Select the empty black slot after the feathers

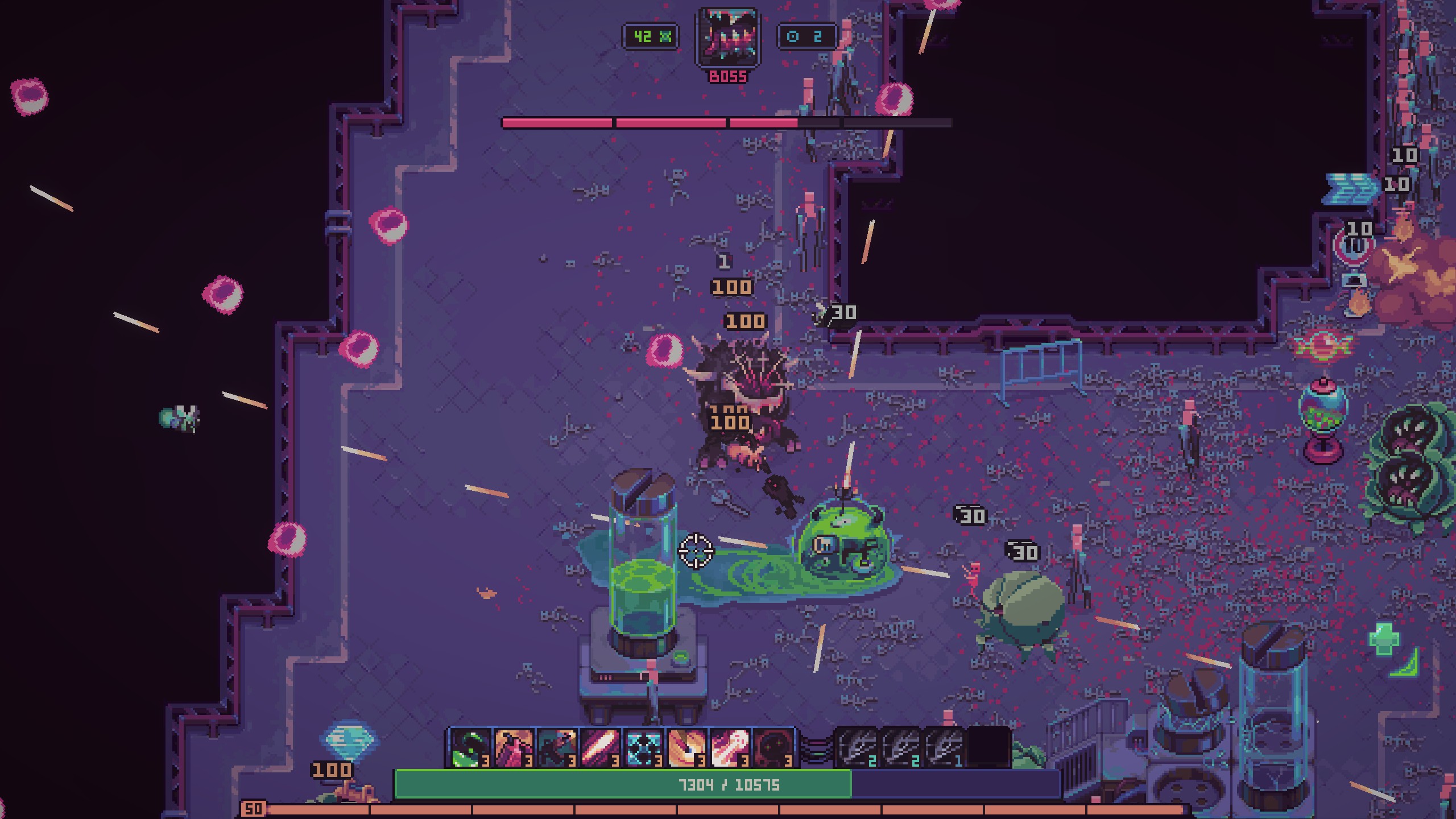click(988, 747)
